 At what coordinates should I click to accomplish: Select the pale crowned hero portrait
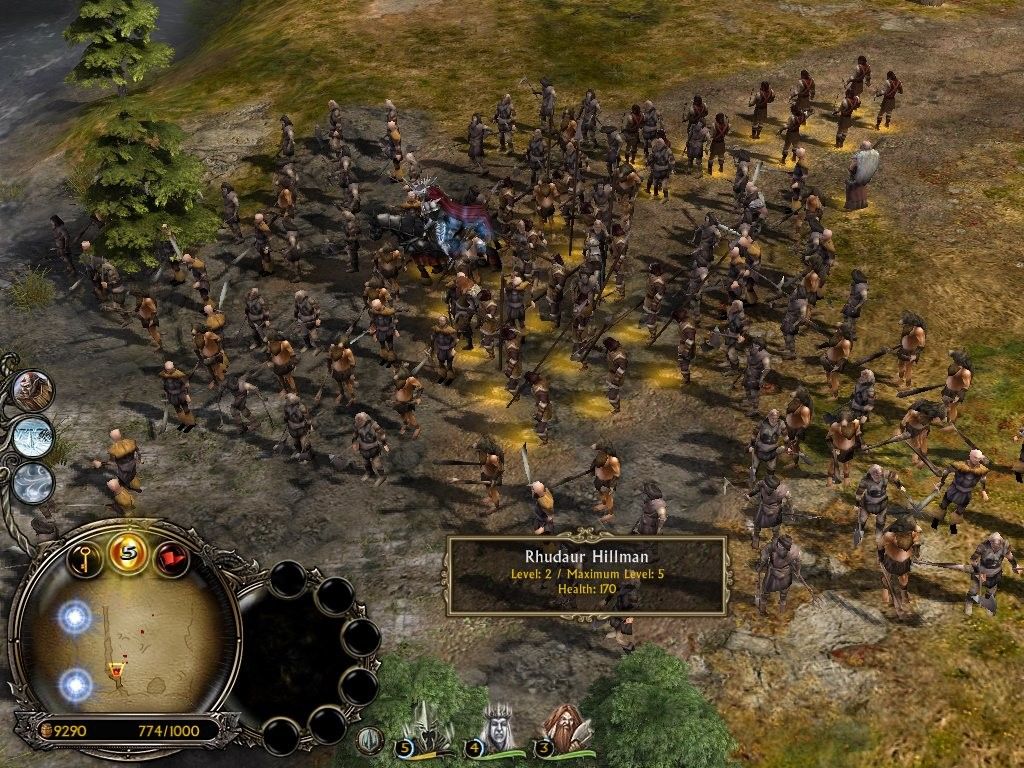497,728
